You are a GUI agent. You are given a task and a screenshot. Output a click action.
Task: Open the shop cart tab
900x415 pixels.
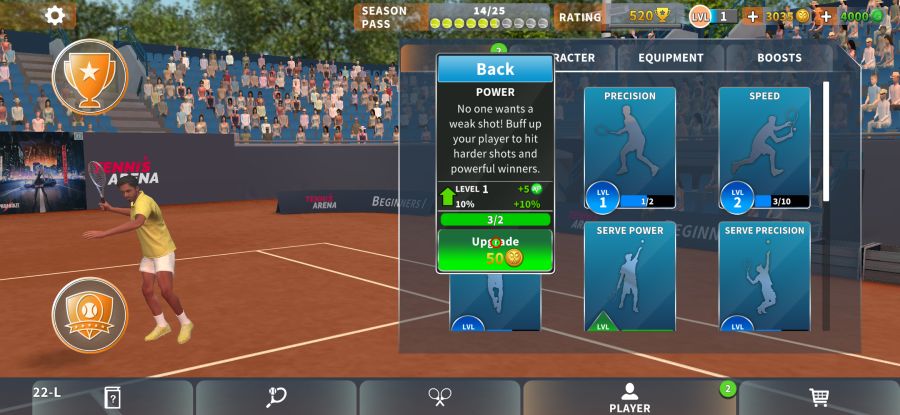click(818, 397)
